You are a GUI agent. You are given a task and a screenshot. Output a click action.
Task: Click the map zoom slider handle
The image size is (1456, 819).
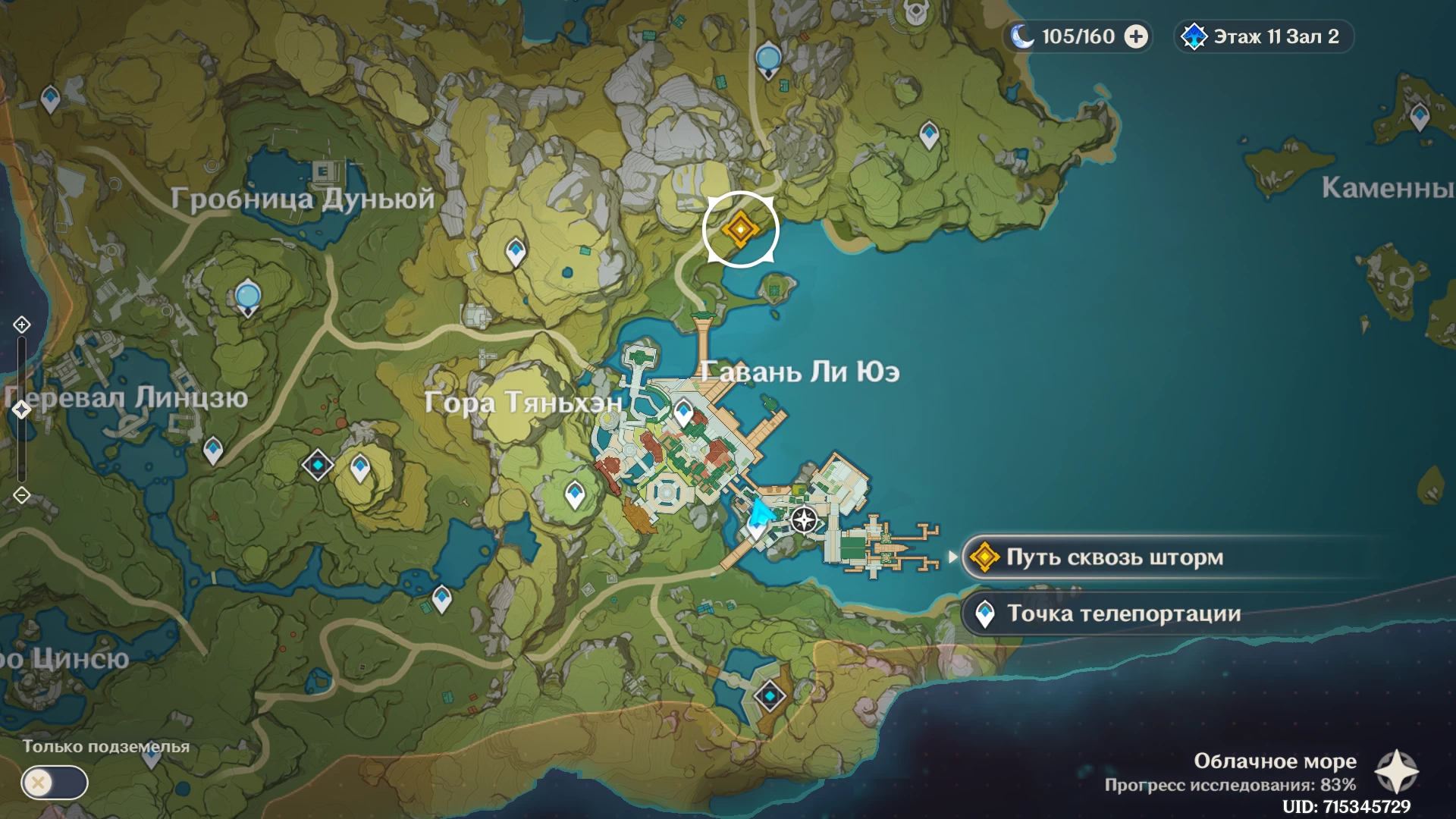[x=21, y=409]
